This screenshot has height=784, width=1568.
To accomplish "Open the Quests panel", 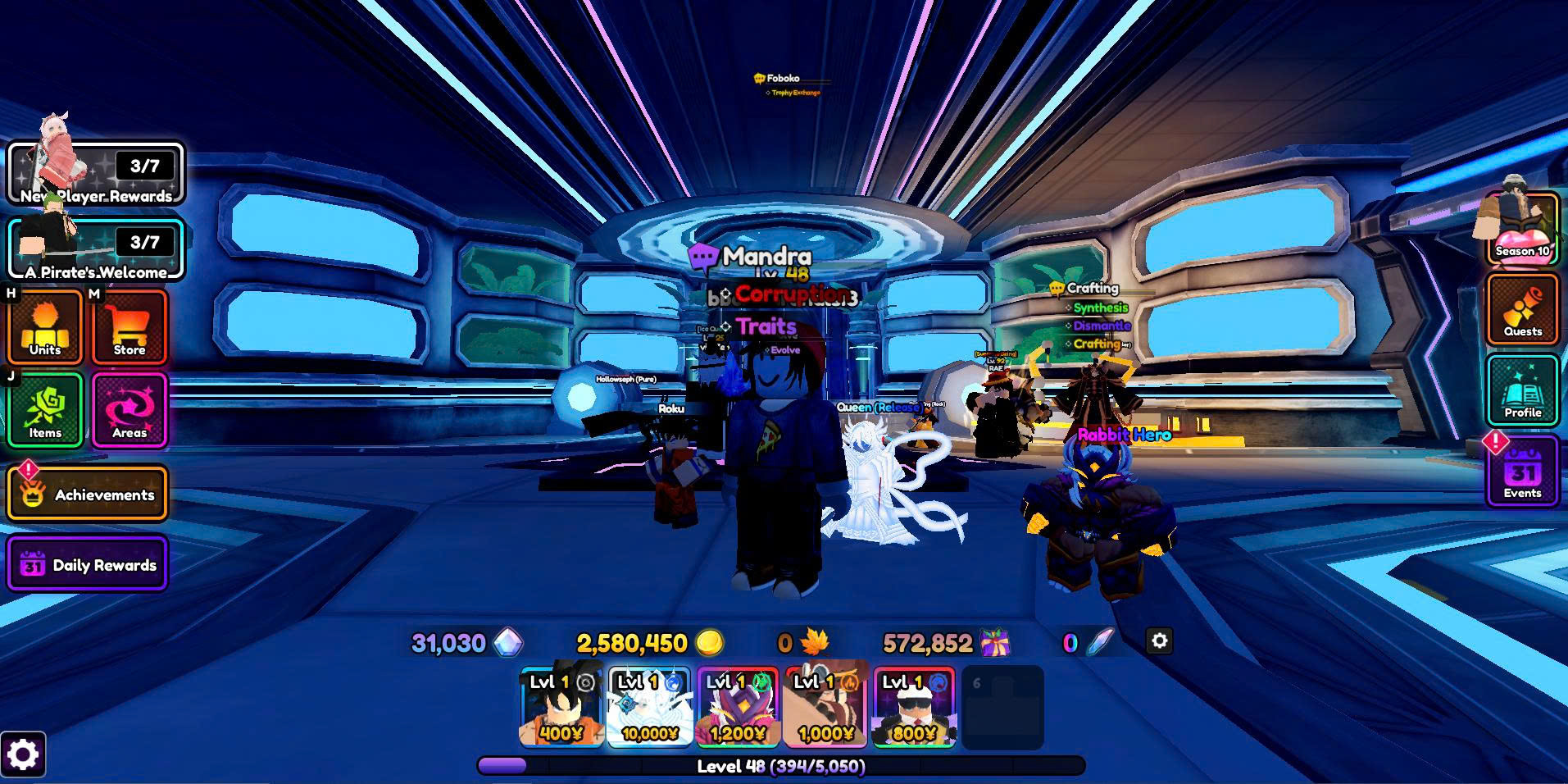I will pos(1522,310).
